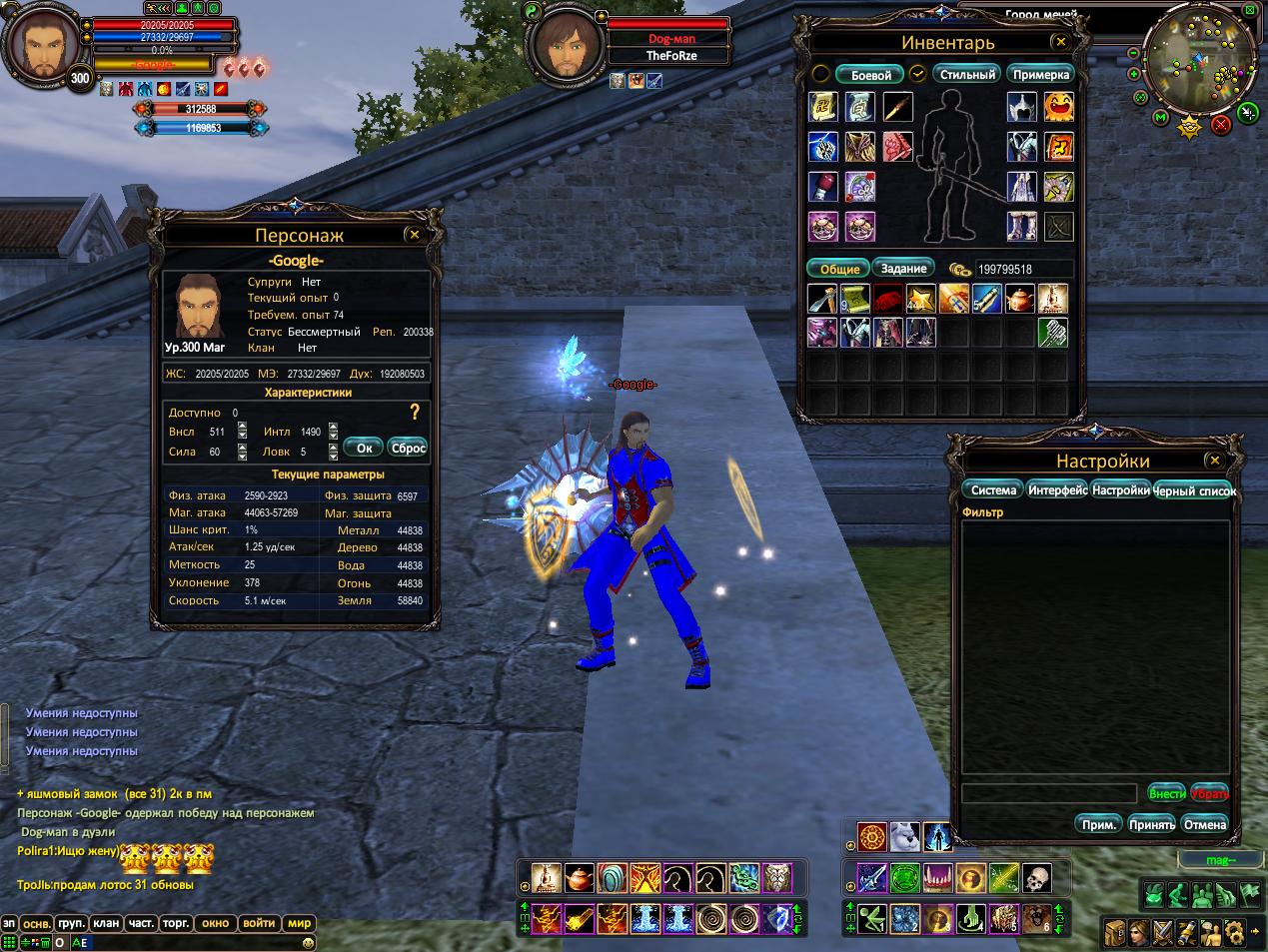Close the Инвентарь inventory window
This screenshot has width=1268, height=952.
[x=1060, y=42]
